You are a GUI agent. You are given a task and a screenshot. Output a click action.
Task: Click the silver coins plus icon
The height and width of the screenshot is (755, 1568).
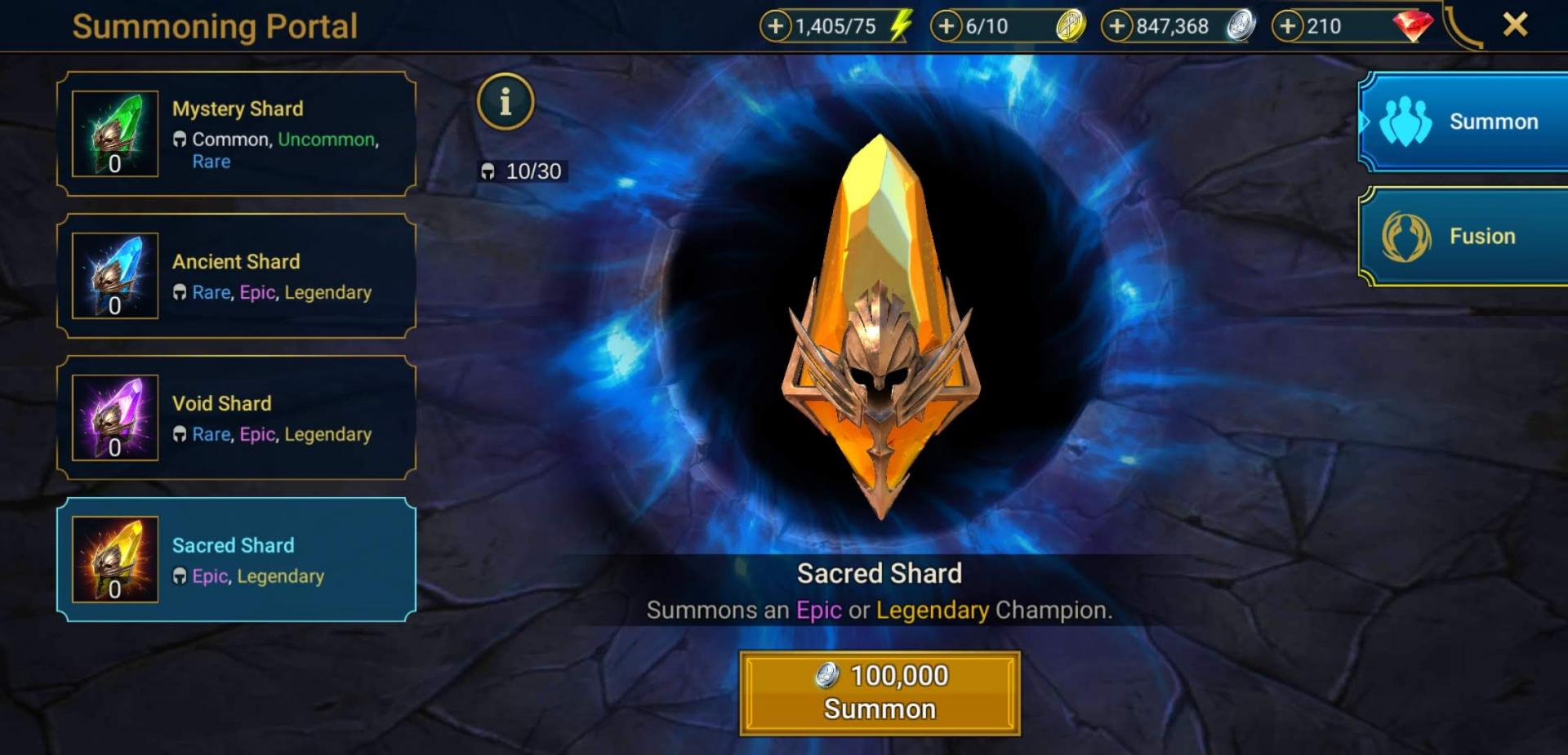click(1118, 25)
